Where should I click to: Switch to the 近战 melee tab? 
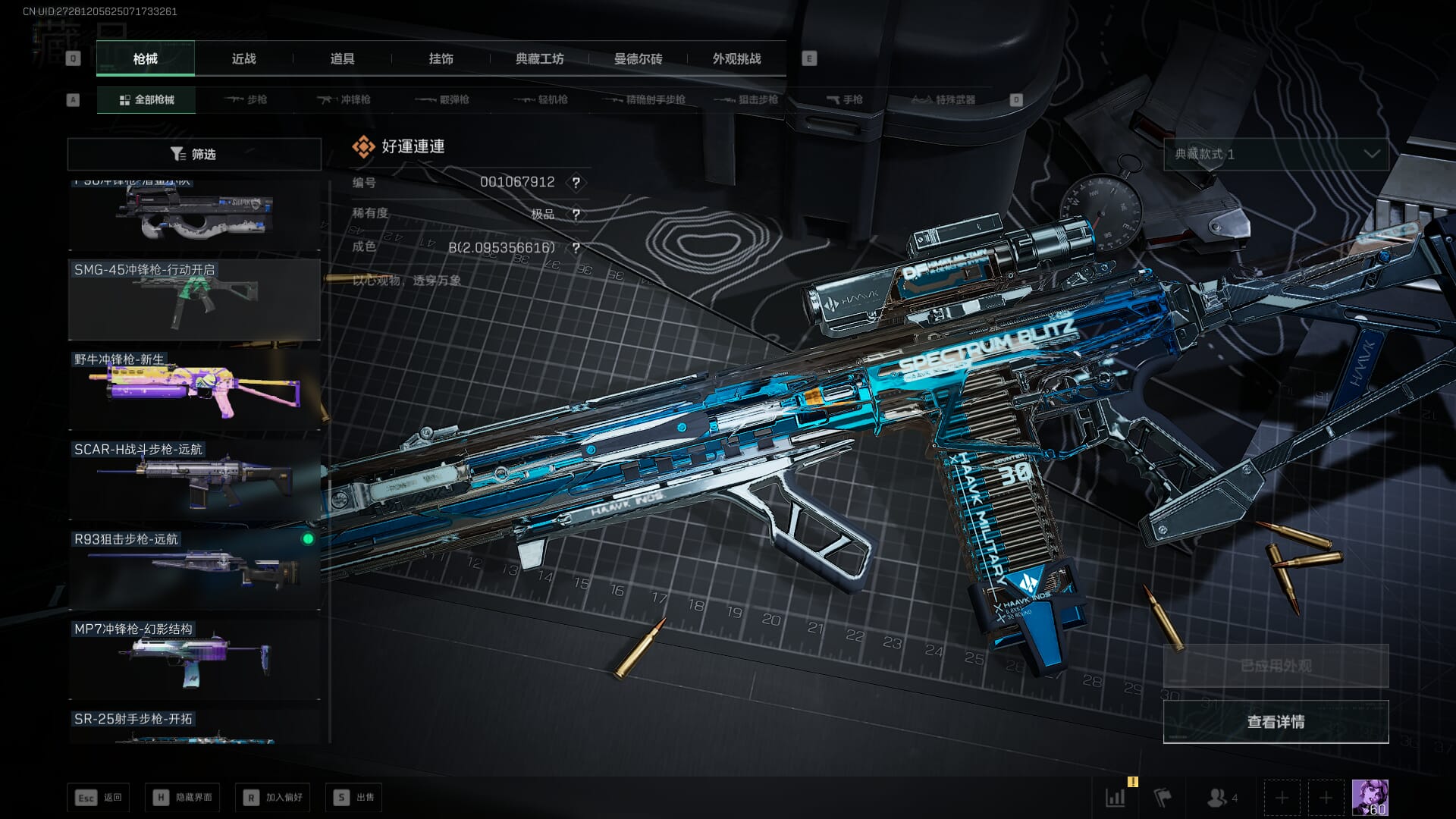pos(243,58)
